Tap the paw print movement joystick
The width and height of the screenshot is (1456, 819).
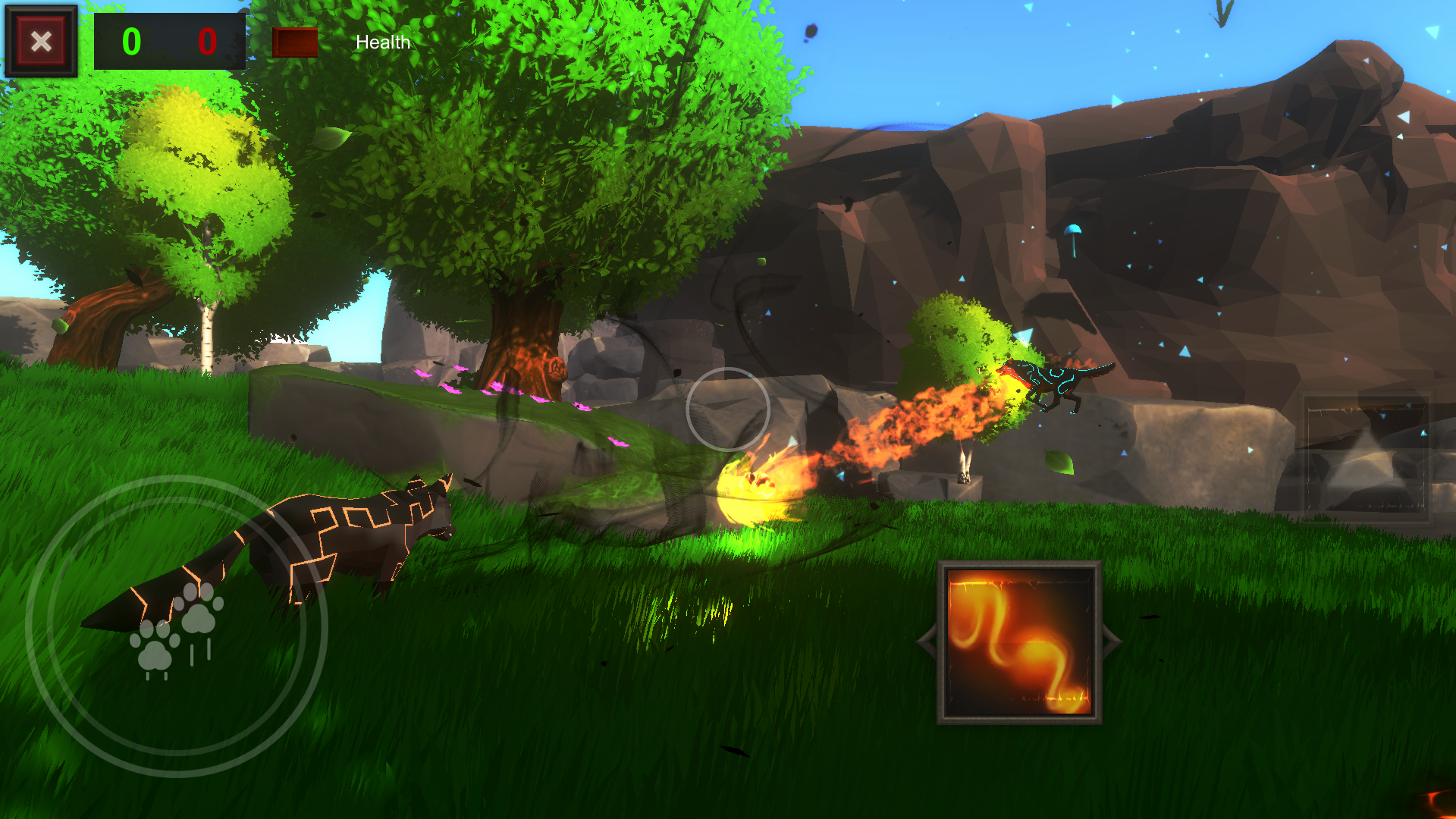pos(177,626)
